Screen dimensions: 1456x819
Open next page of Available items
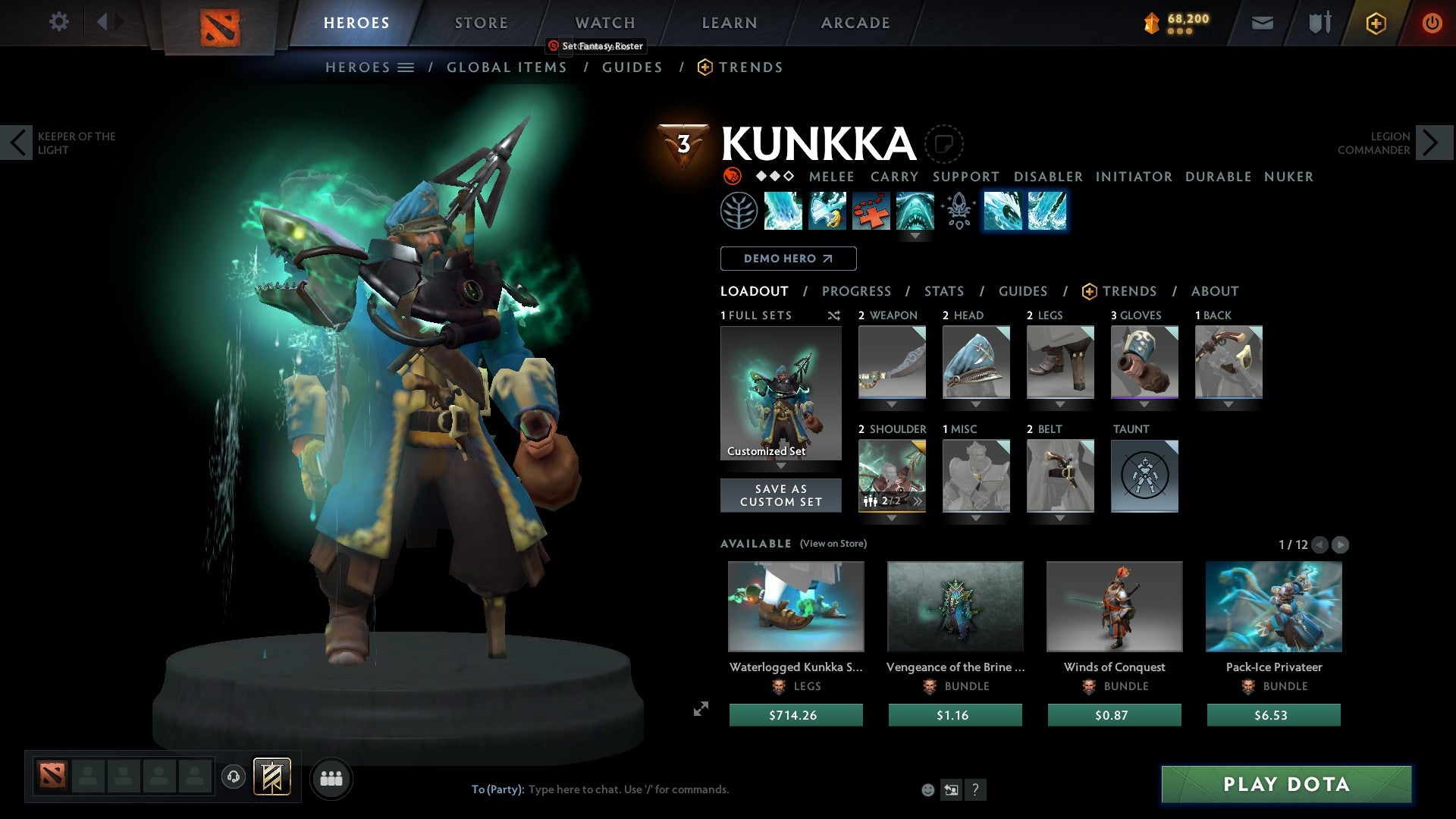point(1341,544)
